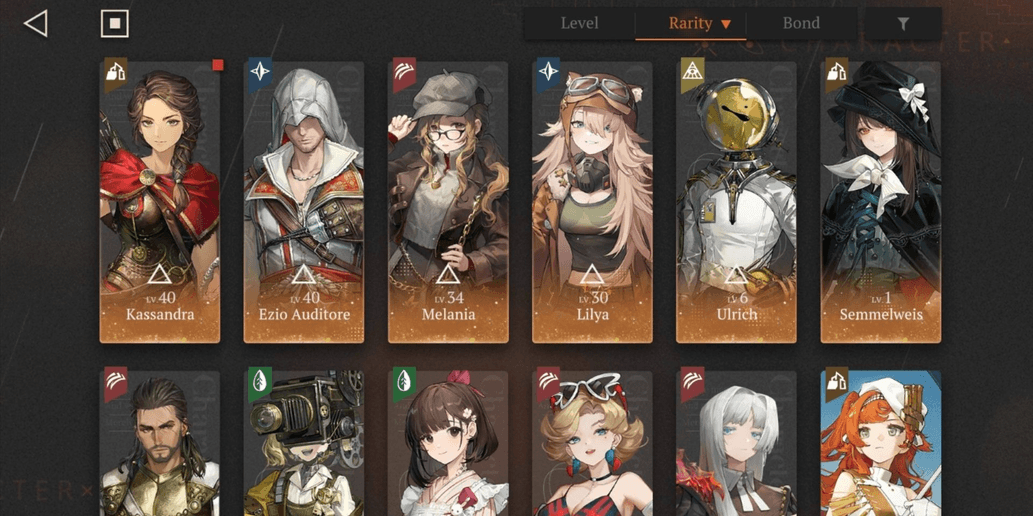The width and height of the screenshot is (1033, 516).
Task: Pick the Ulrich character card
Action: 736,202
